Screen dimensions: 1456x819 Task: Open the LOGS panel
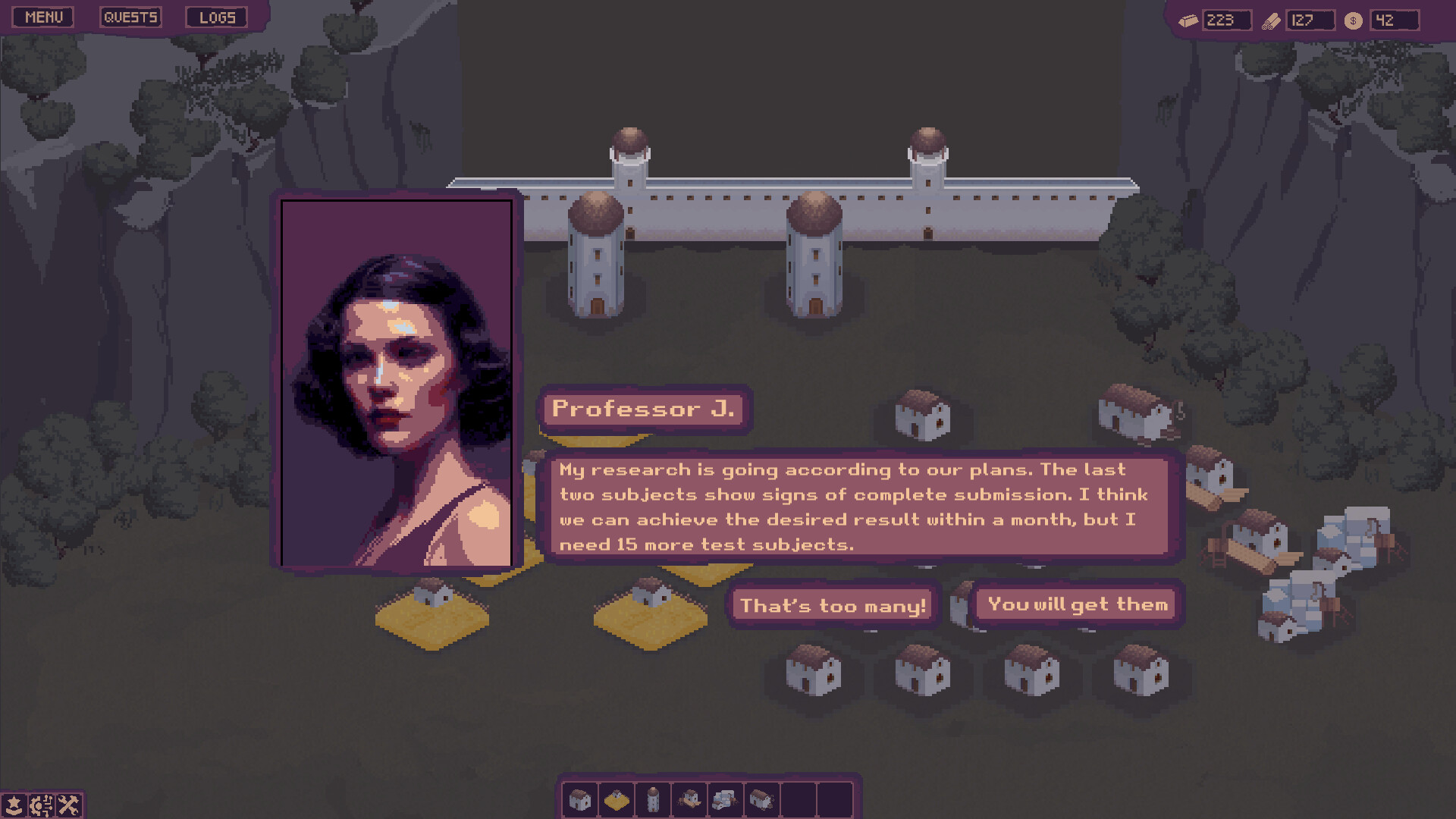(x=218, y=16)
